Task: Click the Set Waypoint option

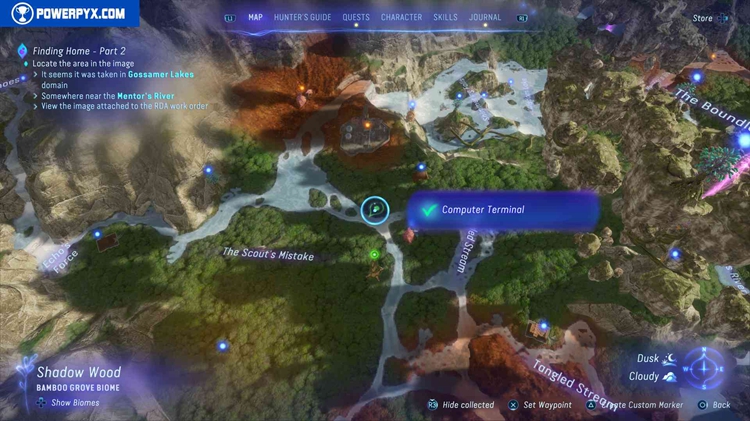Action: coord(547,405)
